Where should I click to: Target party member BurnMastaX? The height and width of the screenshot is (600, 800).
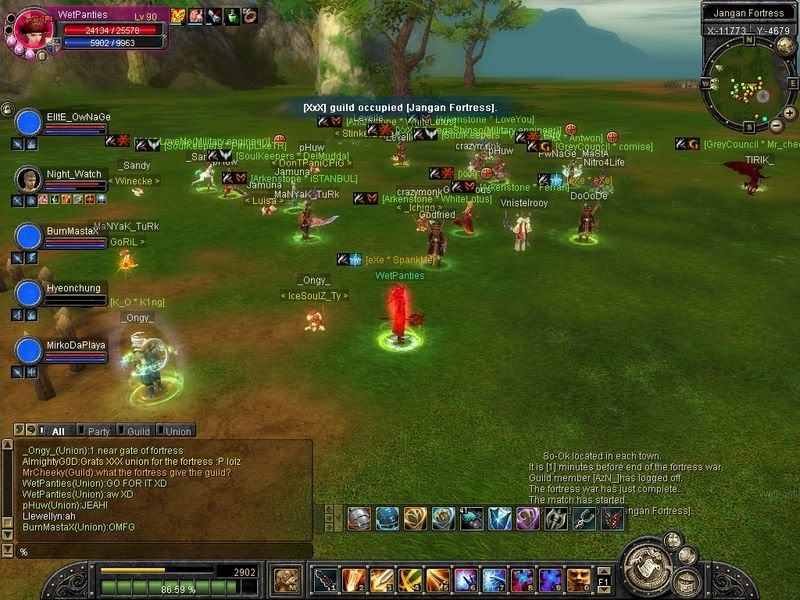(x=30, y=236)
